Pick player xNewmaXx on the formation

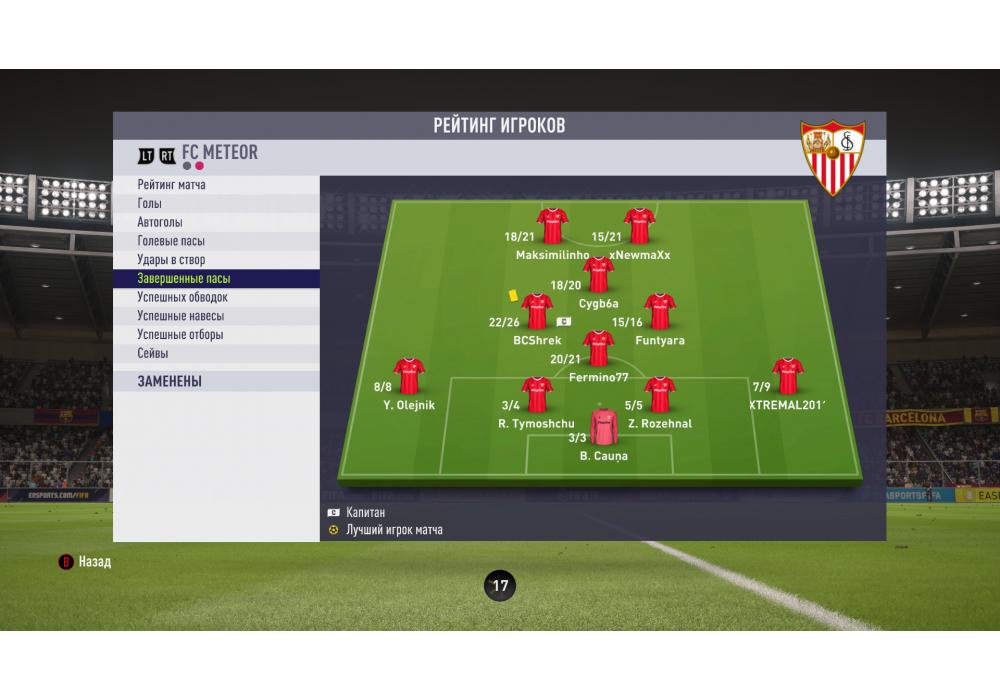[x=639, y=227]
